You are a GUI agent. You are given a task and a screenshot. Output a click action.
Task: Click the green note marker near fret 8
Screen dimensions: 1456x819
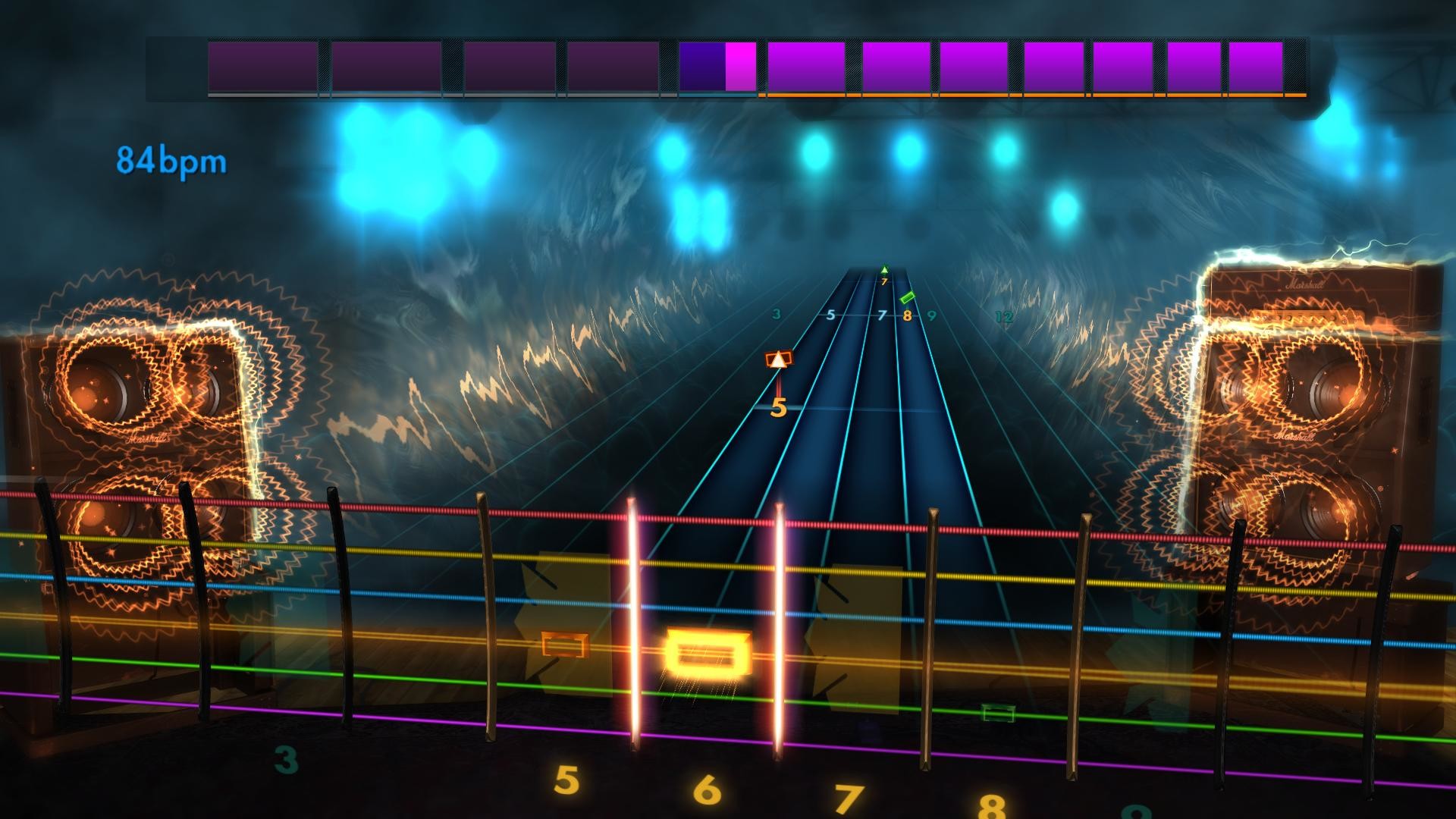(908, 298)
